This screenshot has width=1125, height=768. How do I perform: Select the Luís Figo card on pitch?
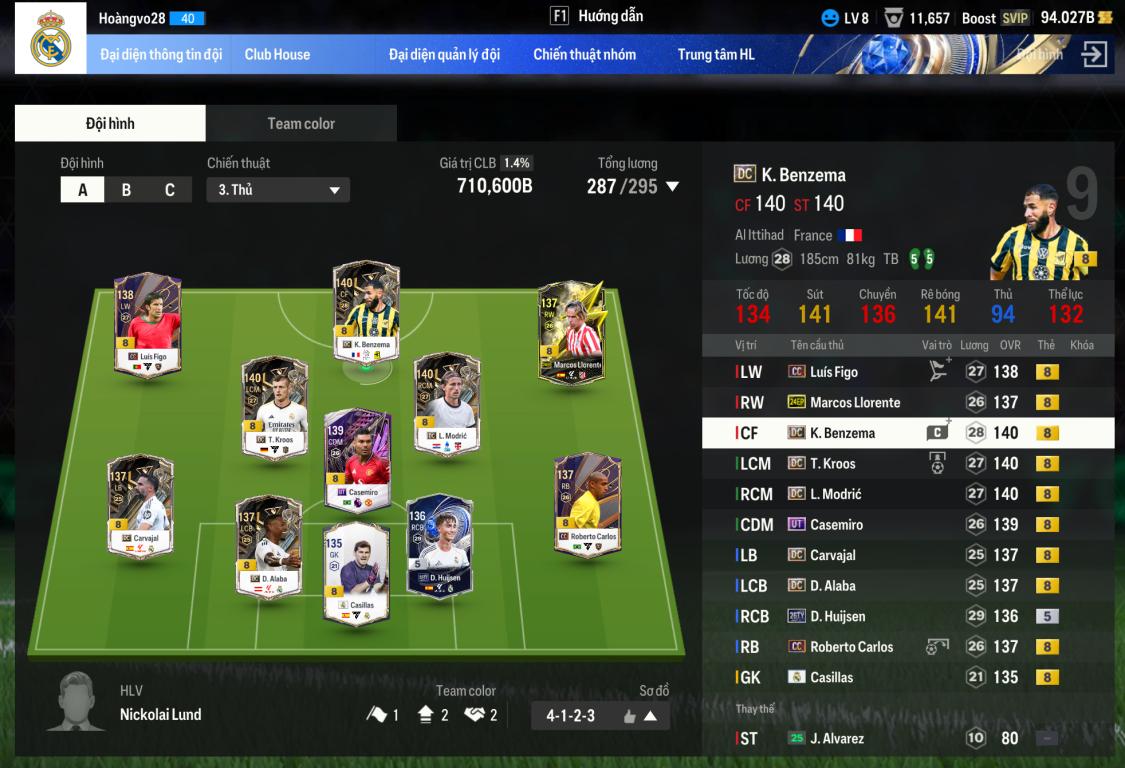click(x=148, y=325)
